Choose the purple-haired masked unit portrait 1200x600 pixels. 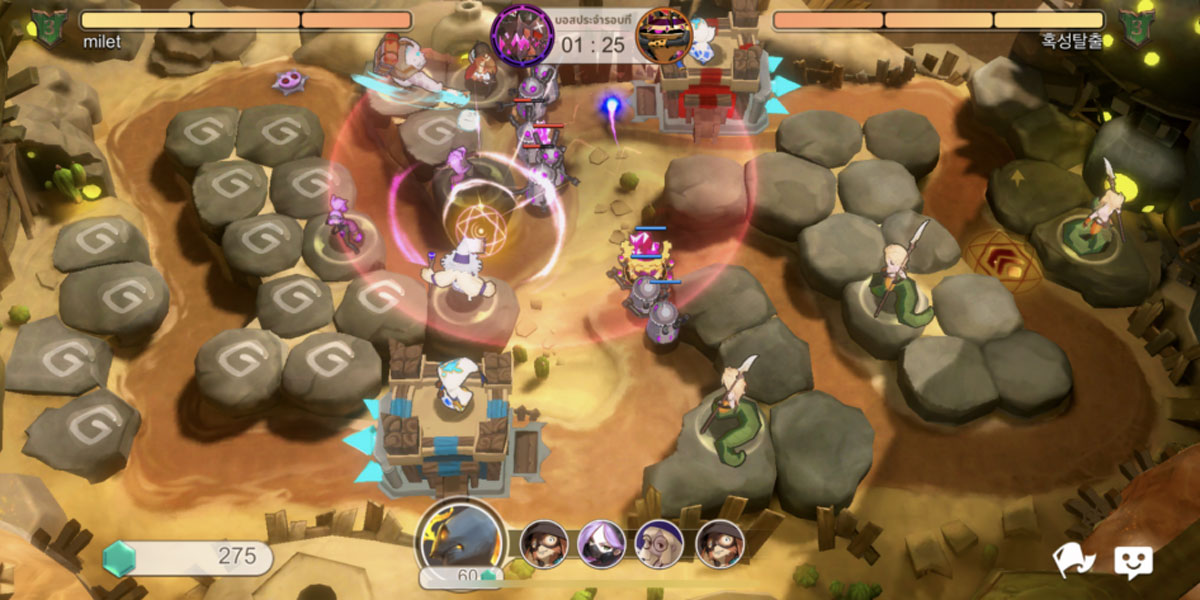(x=602, y=544)
